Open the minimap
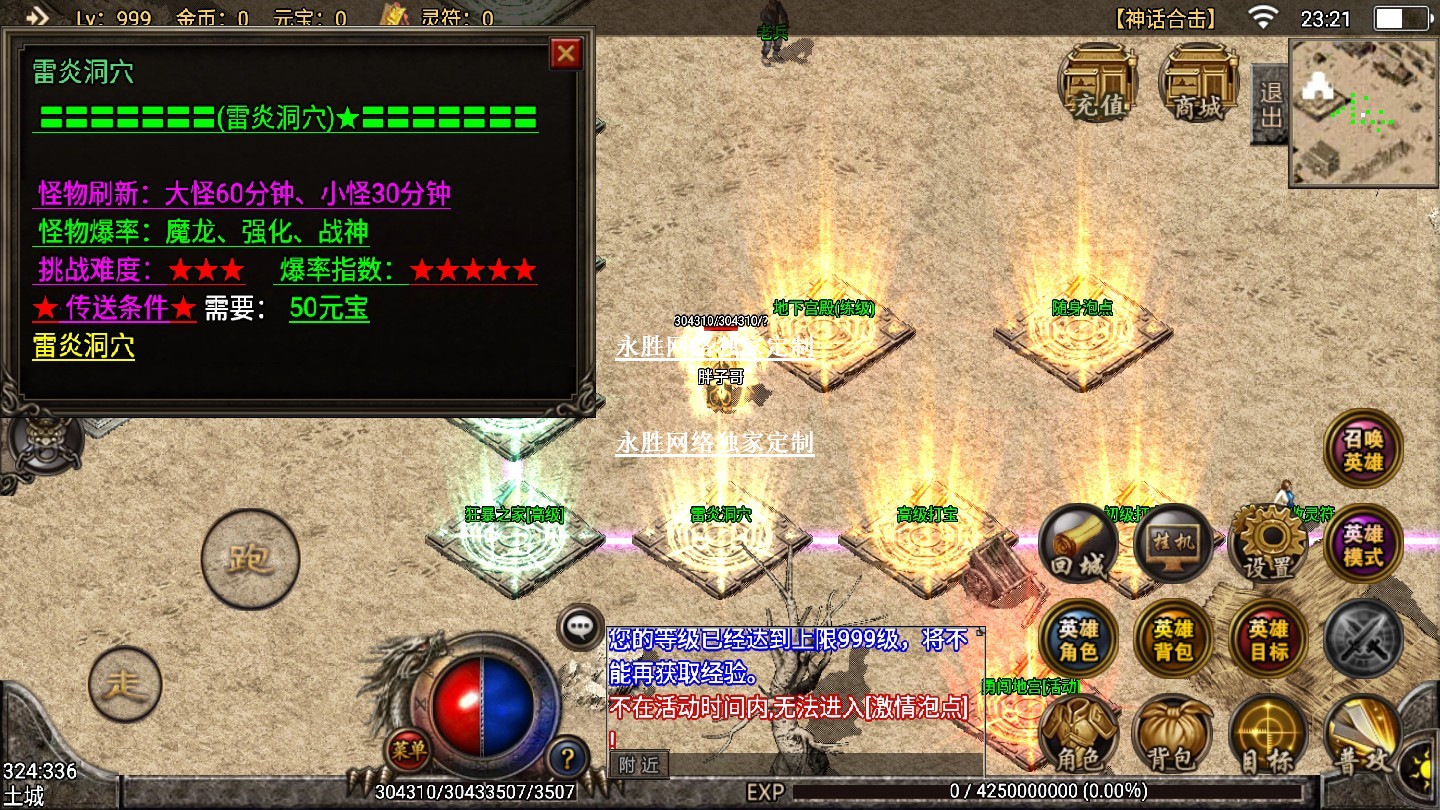 pyautogui.click(x=1362, y=112)
